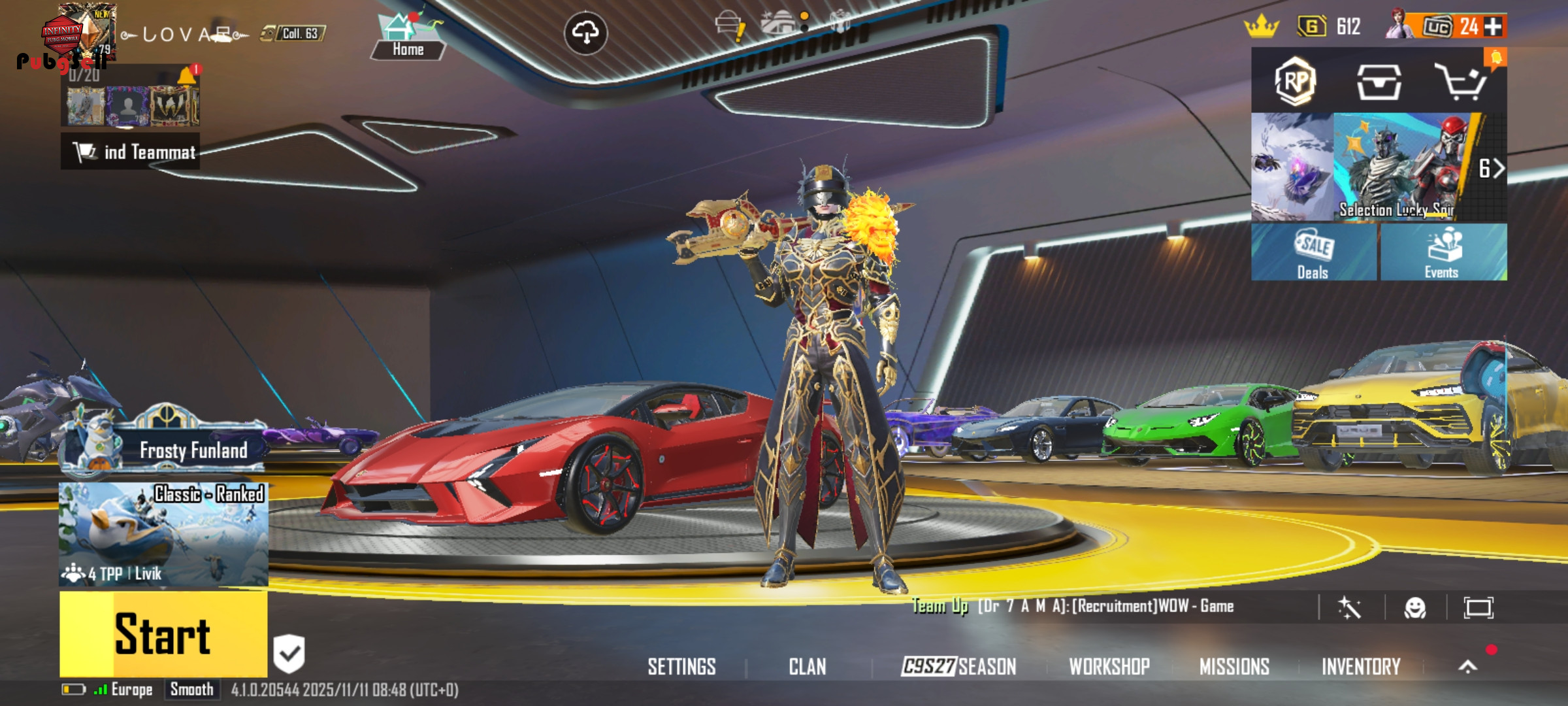Viewport: 1568px width, 706px height.
Task: Tap the cloud download icon
Action: (585, 32)
